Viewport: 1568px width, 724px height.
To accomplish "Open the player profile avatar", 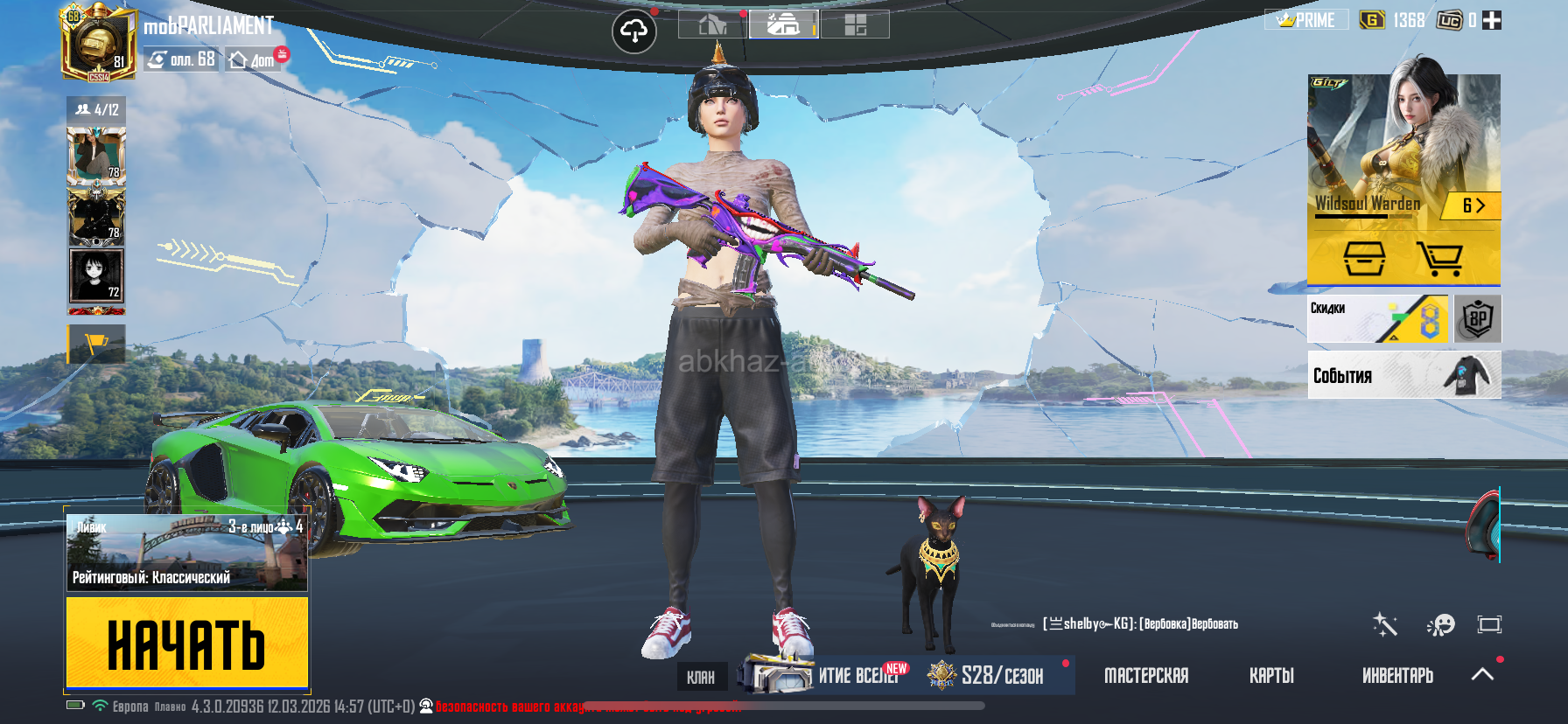I will (x=97, y=43).
